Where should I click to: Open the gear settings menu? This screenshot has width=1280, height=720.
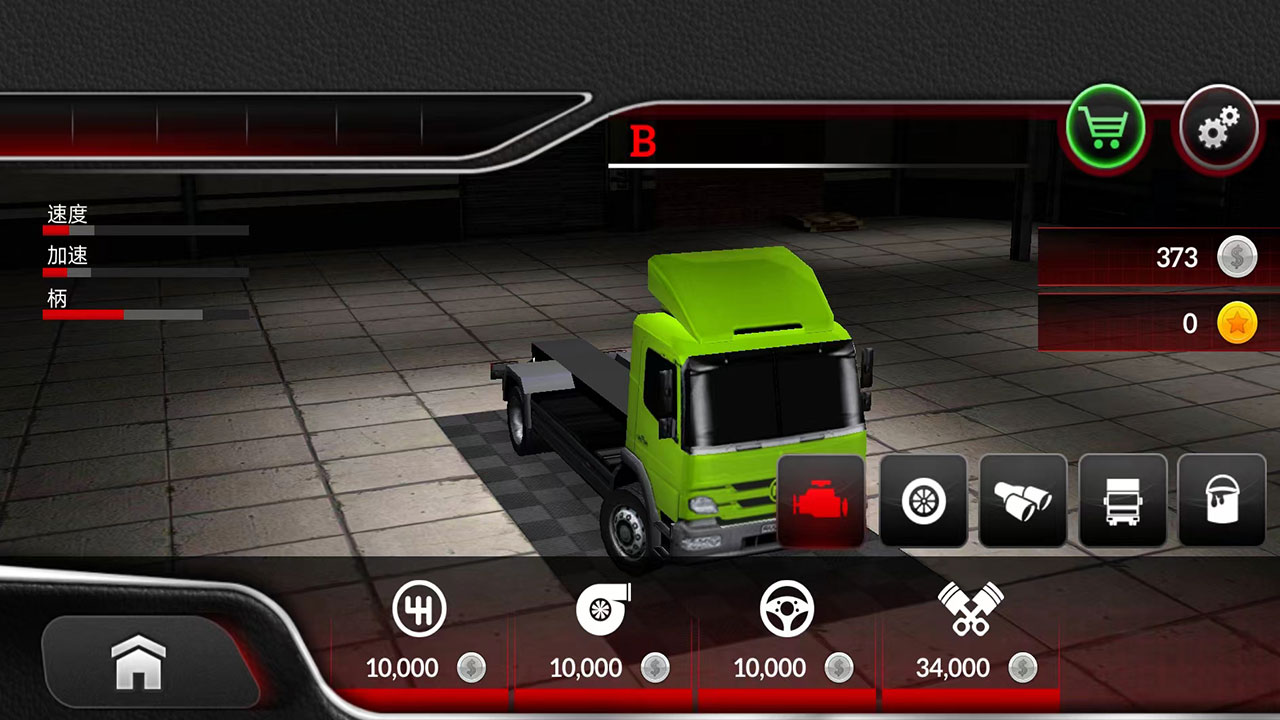(x=1217, y=129)
